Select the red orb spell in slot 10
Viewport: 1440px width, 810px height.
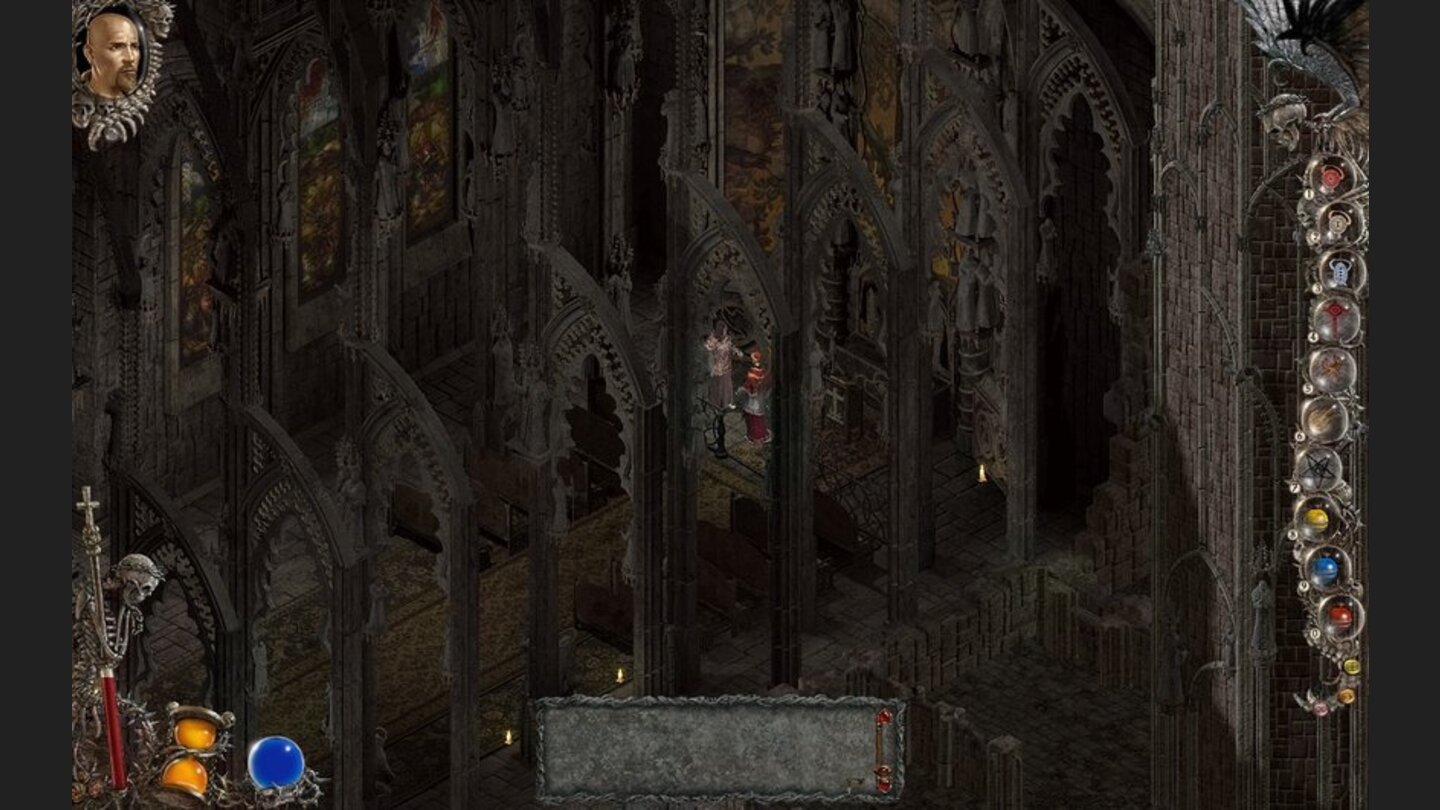[x=1341, y=612]
